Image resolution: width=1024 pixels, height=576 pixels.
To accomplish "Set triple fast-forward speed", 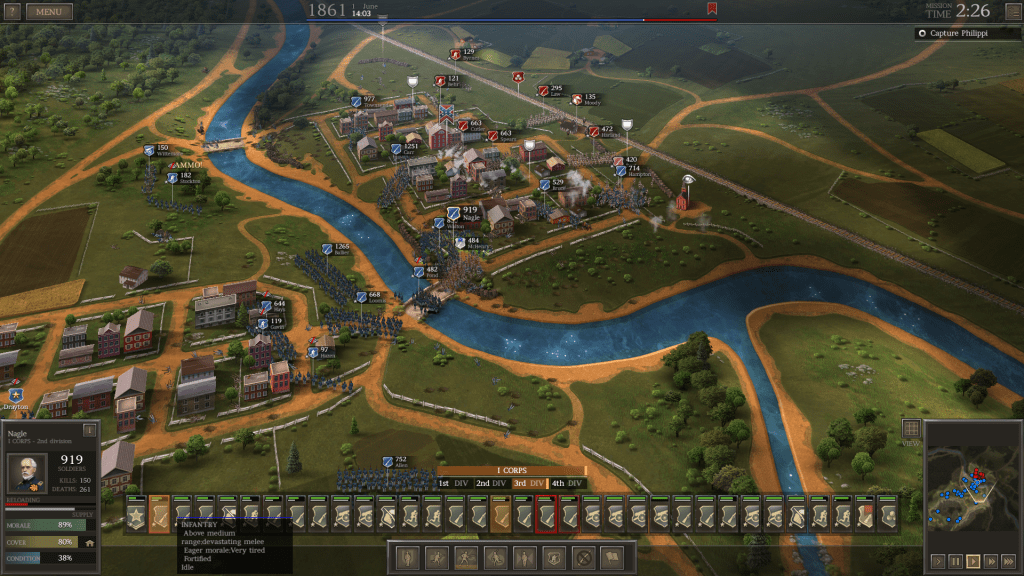I will coord(1008,561).
